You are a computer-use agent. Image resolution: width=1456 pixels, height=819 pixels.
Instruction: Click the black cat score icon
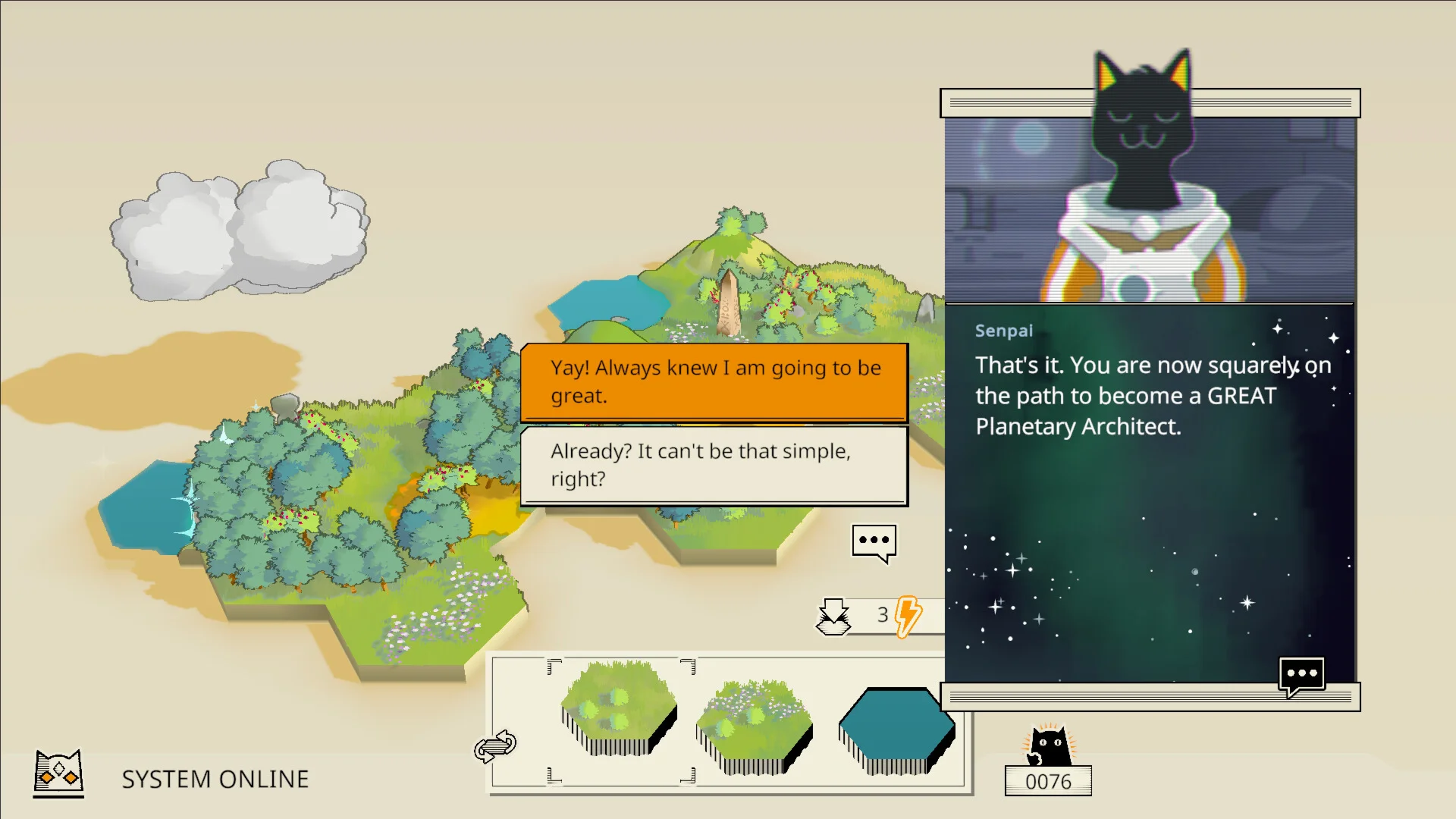(x=1049, y=745)
